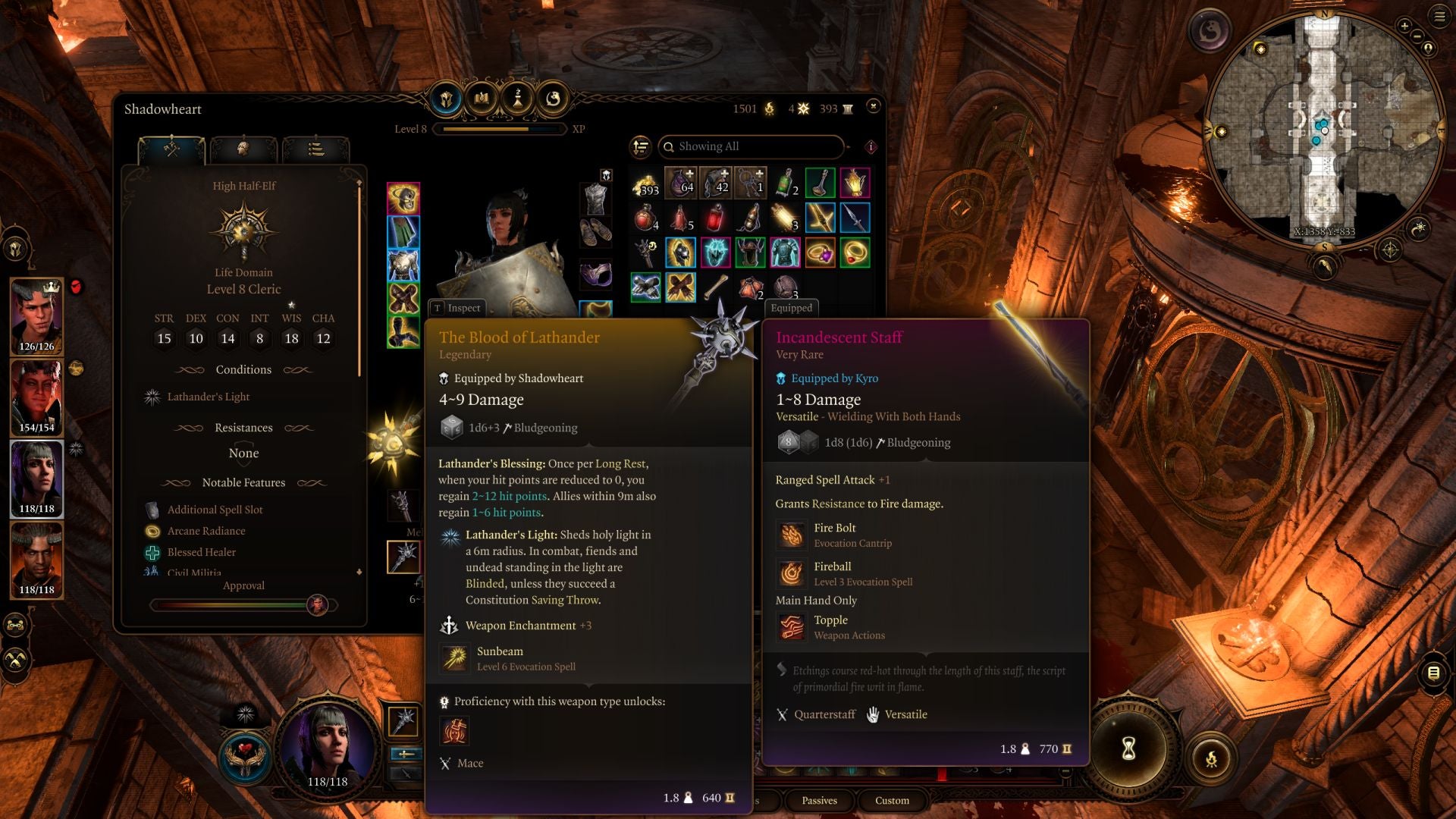Open the sort options icon beside the search bar
This screenshot has height=819, width=1456.
click(x=641, y=146)
